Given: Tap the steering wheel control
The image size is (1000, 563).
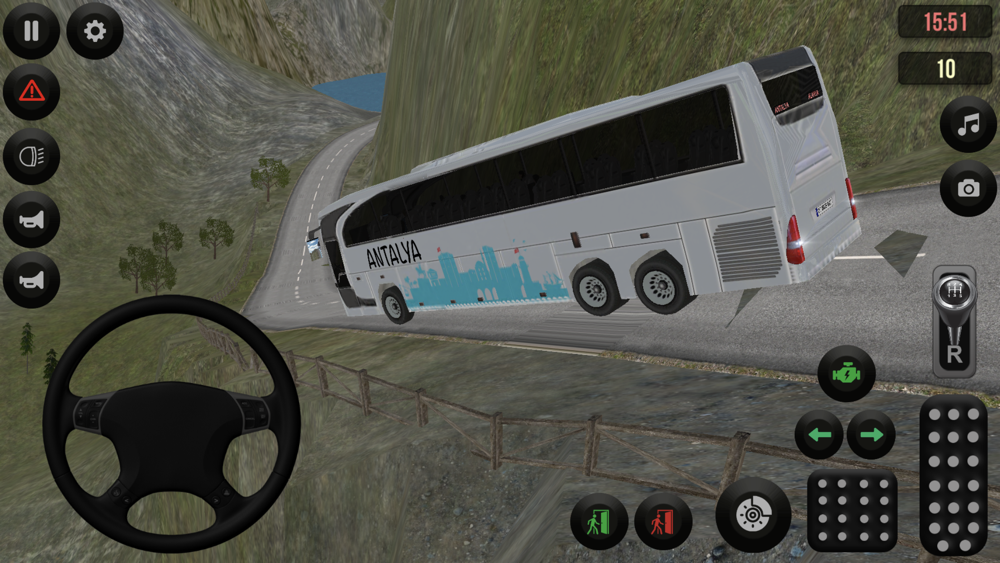Looking at the screenshot, I should (x=171, y=424).
